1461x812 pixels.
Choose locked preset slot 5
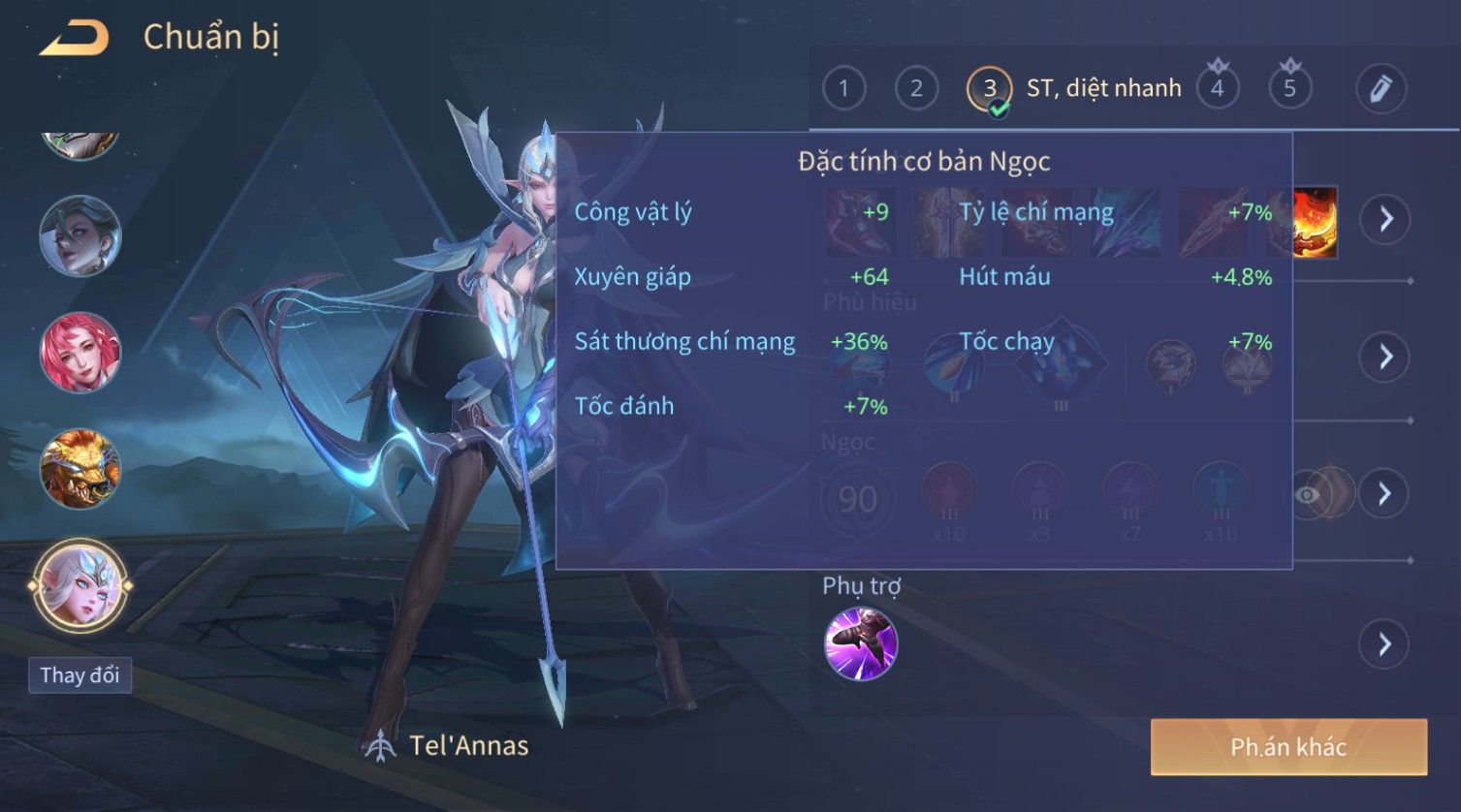(1289, 89)
